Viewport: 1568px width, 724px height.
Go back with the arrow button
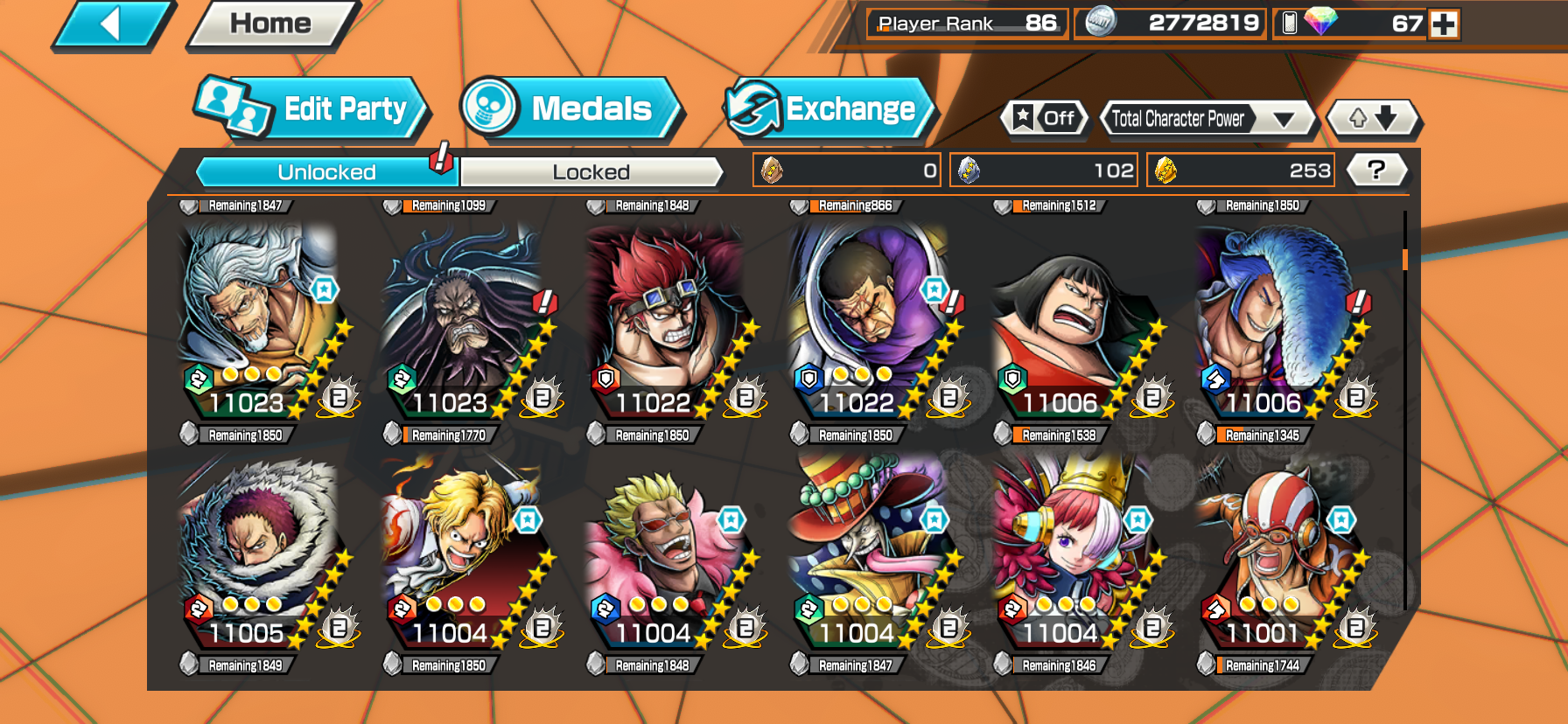coord(112,24)
